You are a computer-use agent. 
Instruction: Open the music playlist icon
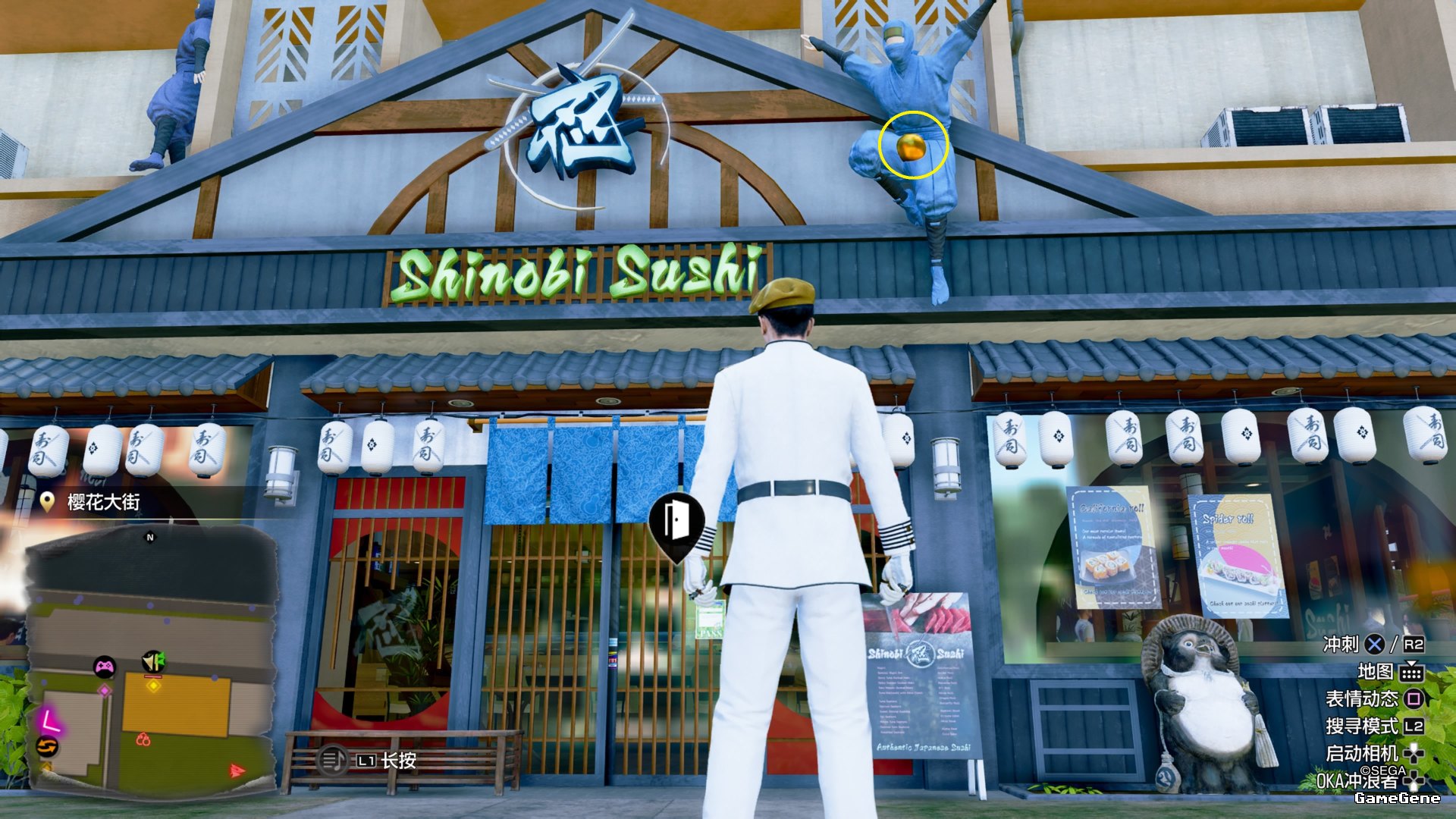tap(332, 760)
